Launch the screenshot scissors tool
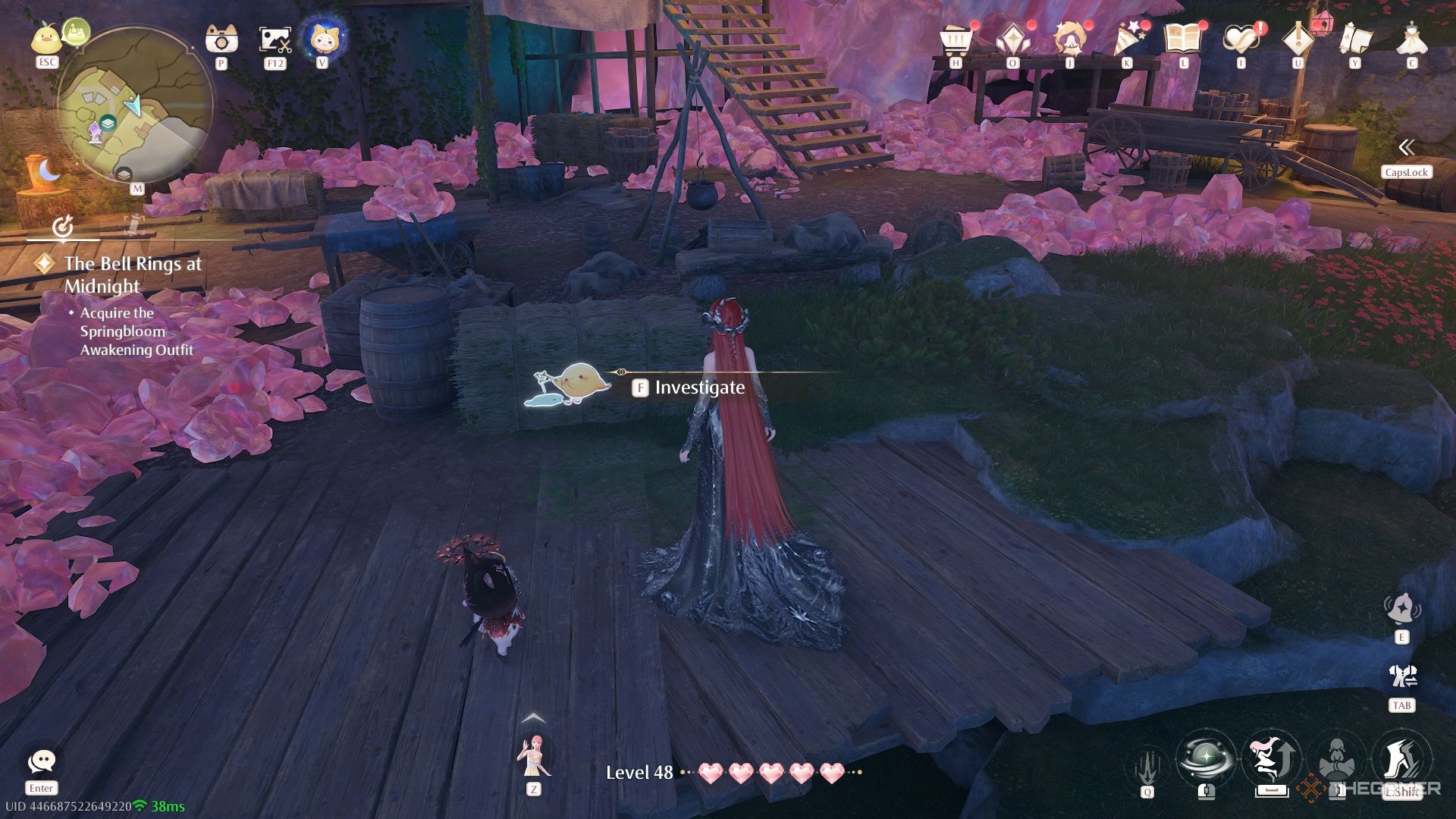 (275, 39)
